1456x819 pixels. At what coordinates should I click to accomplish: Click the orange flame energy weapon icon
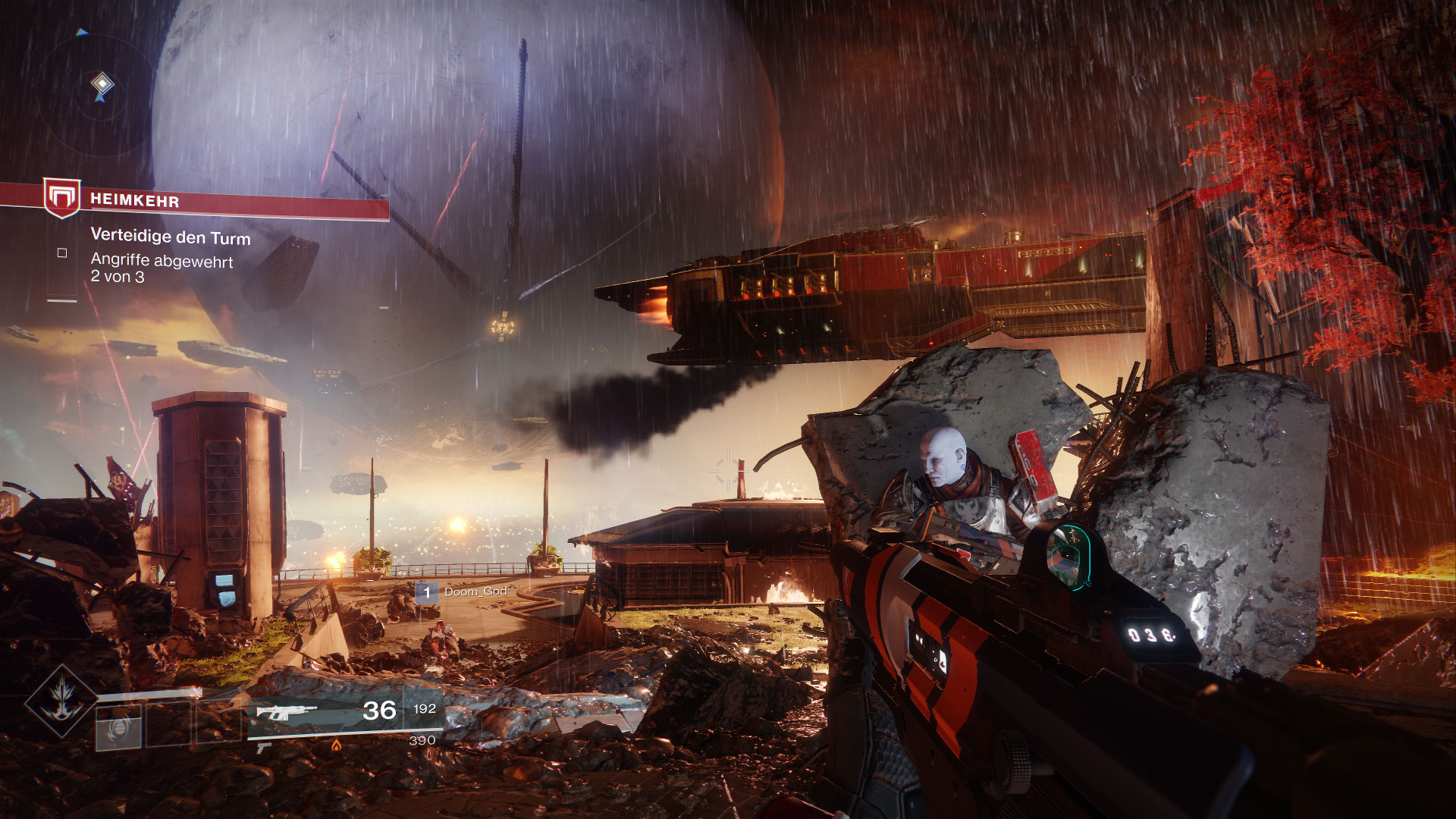tap(336, 745)
